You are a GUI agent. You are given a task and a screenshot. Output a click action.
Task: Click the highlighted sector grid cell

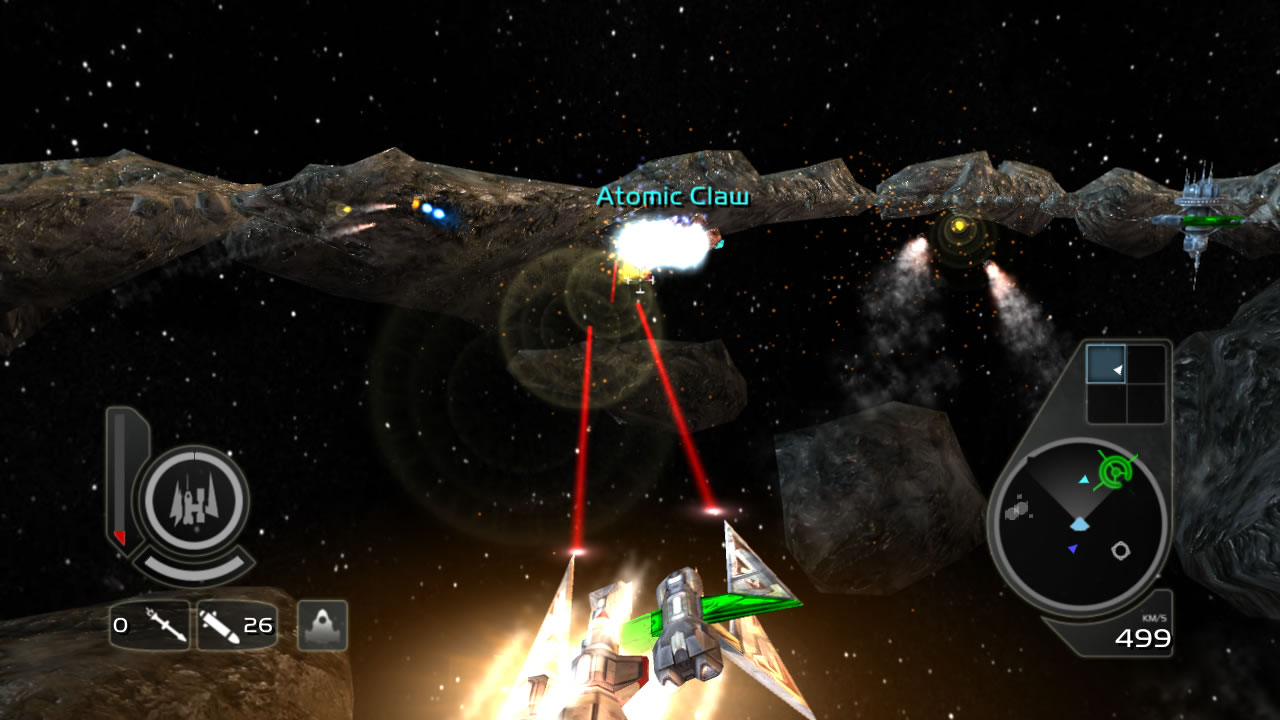(1106, 365)
